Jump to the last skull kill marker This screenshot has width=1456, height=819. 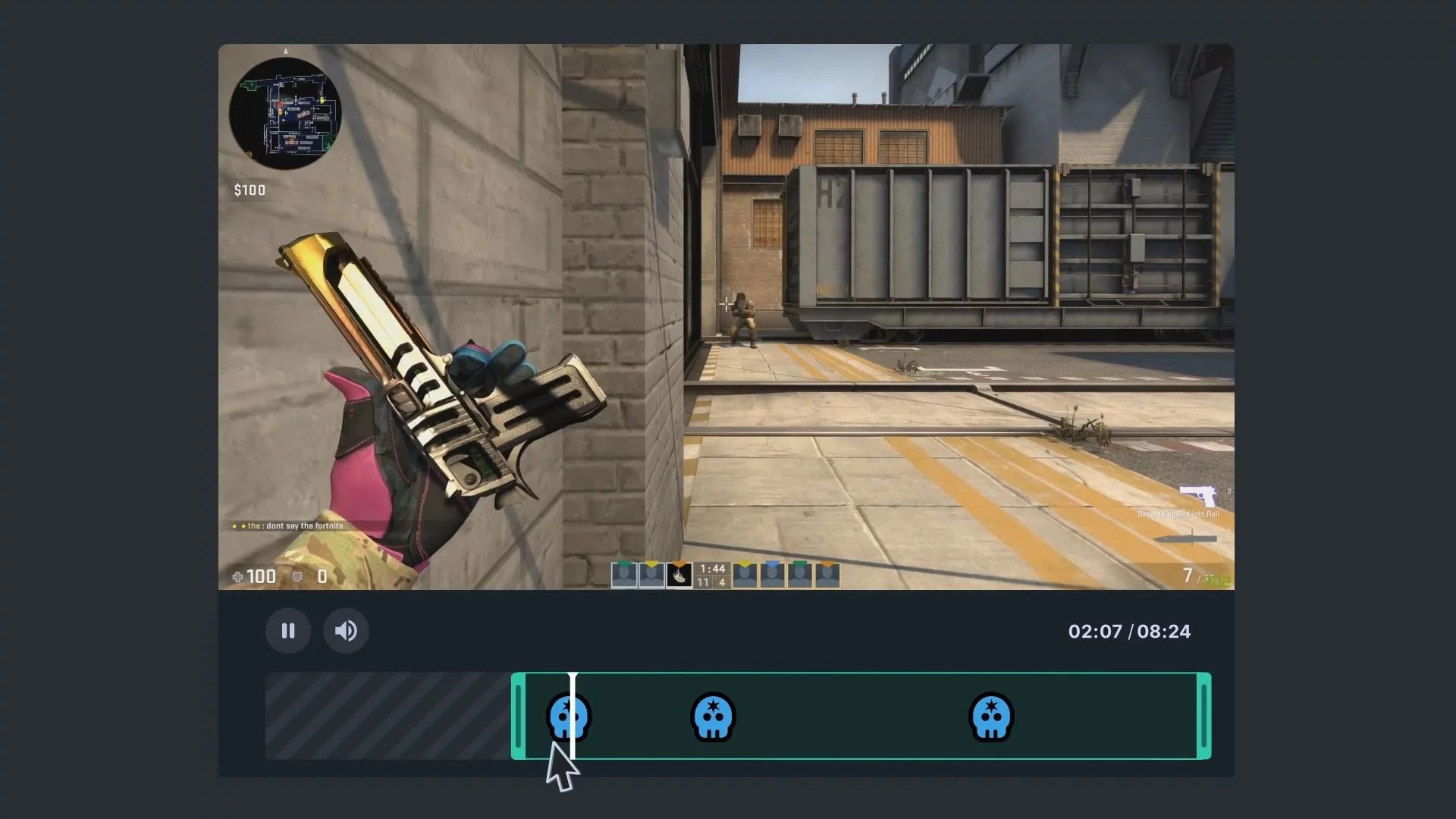coord(991,716)
